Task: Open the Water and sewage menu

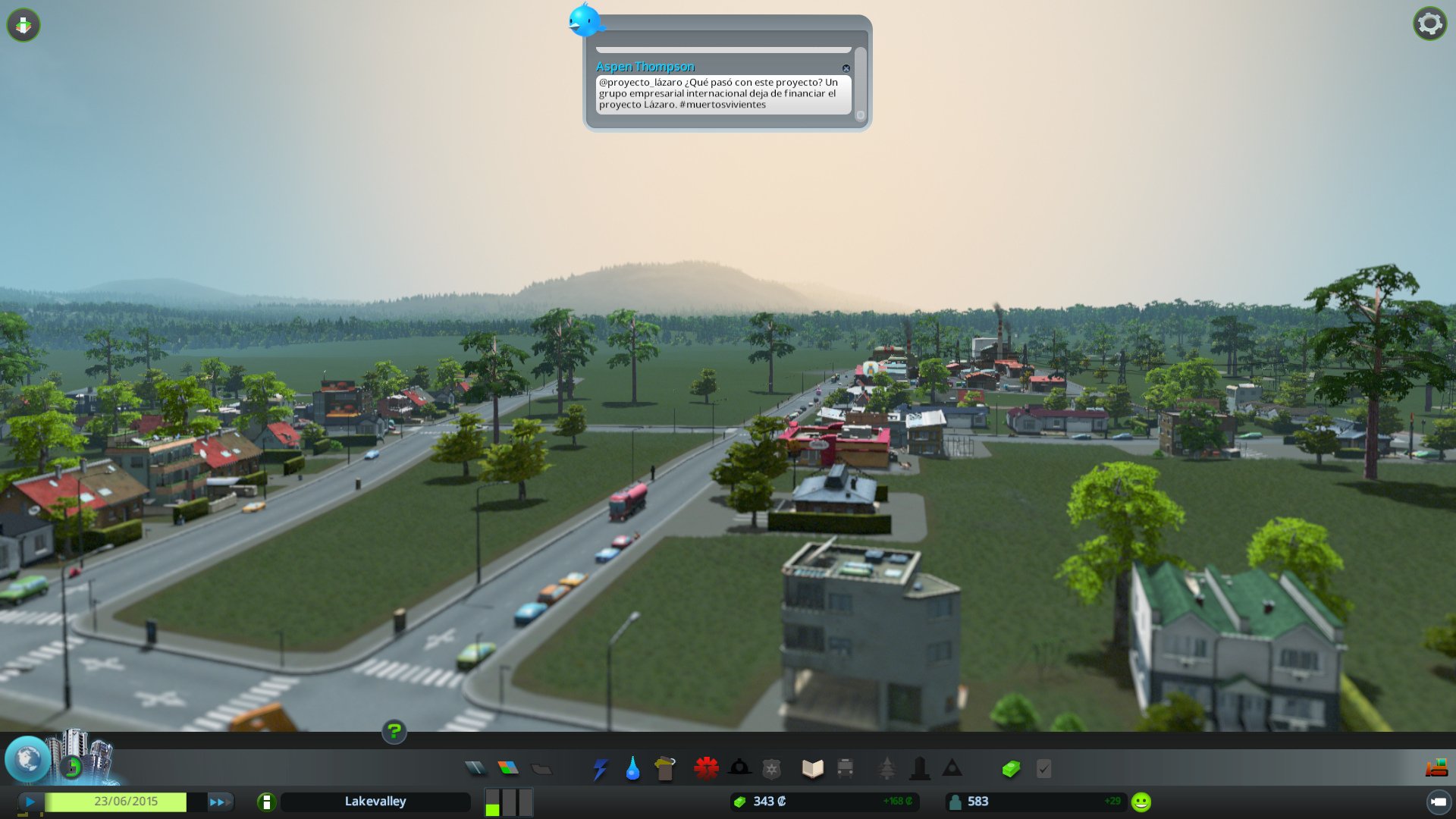Action: pyautogui.click(x=632, y=768)
